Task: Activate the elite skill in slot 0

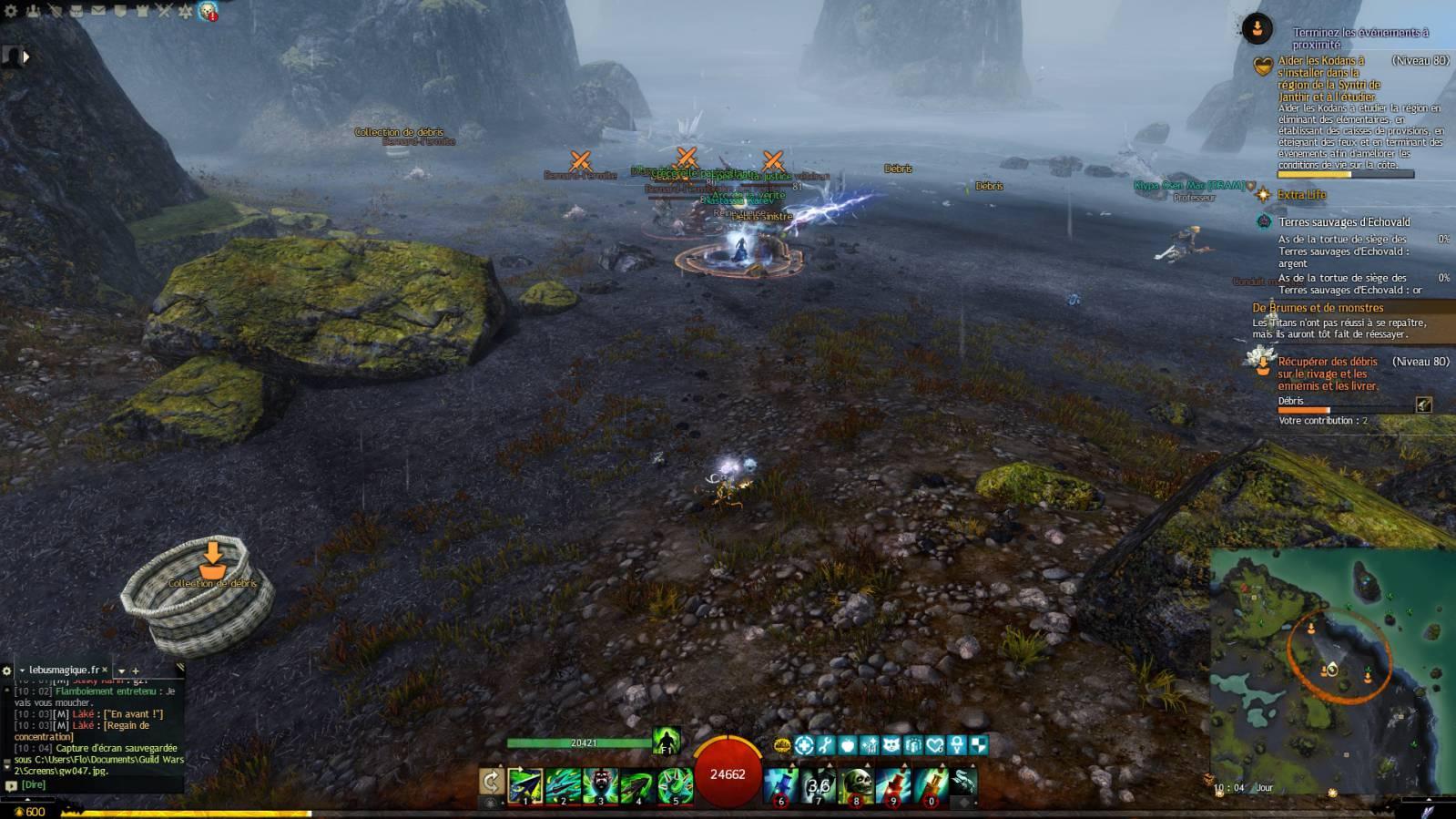Action: point(931,784)
